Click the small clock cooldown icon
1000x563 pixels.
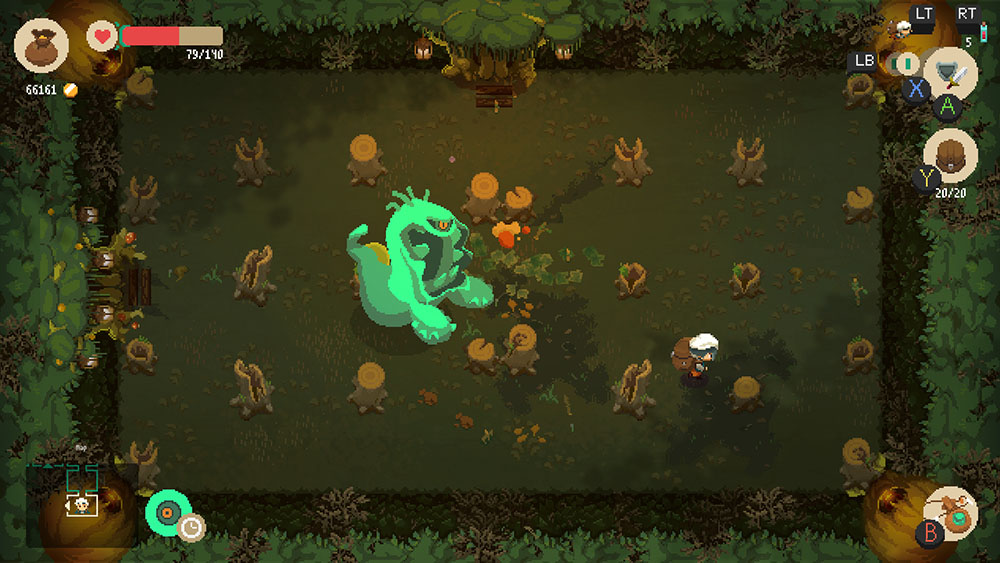tap(191, 527)
